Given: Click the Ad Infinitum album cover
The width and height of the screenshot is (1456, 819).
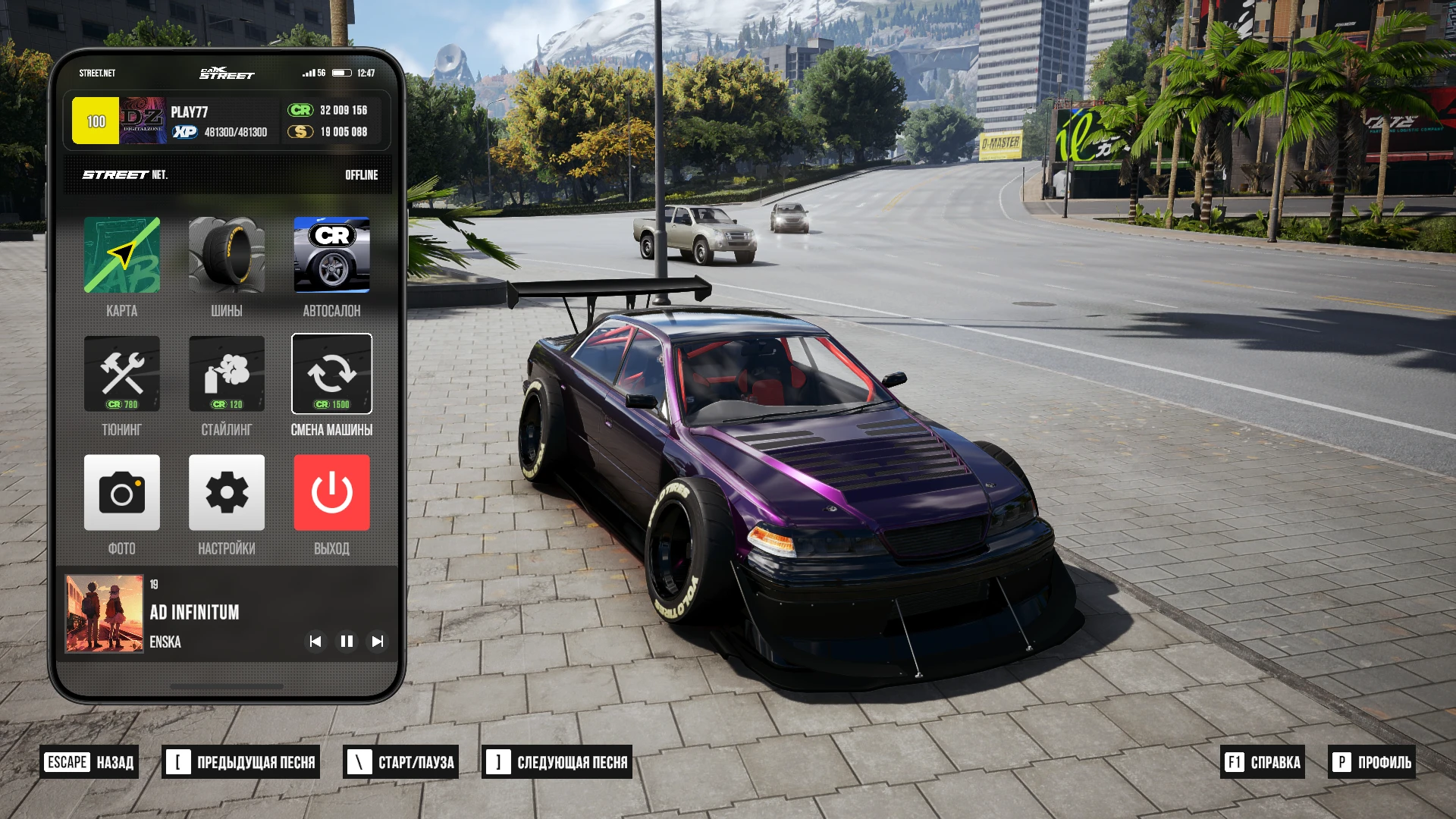Looking at the screenshot, I should coord(104,613).
